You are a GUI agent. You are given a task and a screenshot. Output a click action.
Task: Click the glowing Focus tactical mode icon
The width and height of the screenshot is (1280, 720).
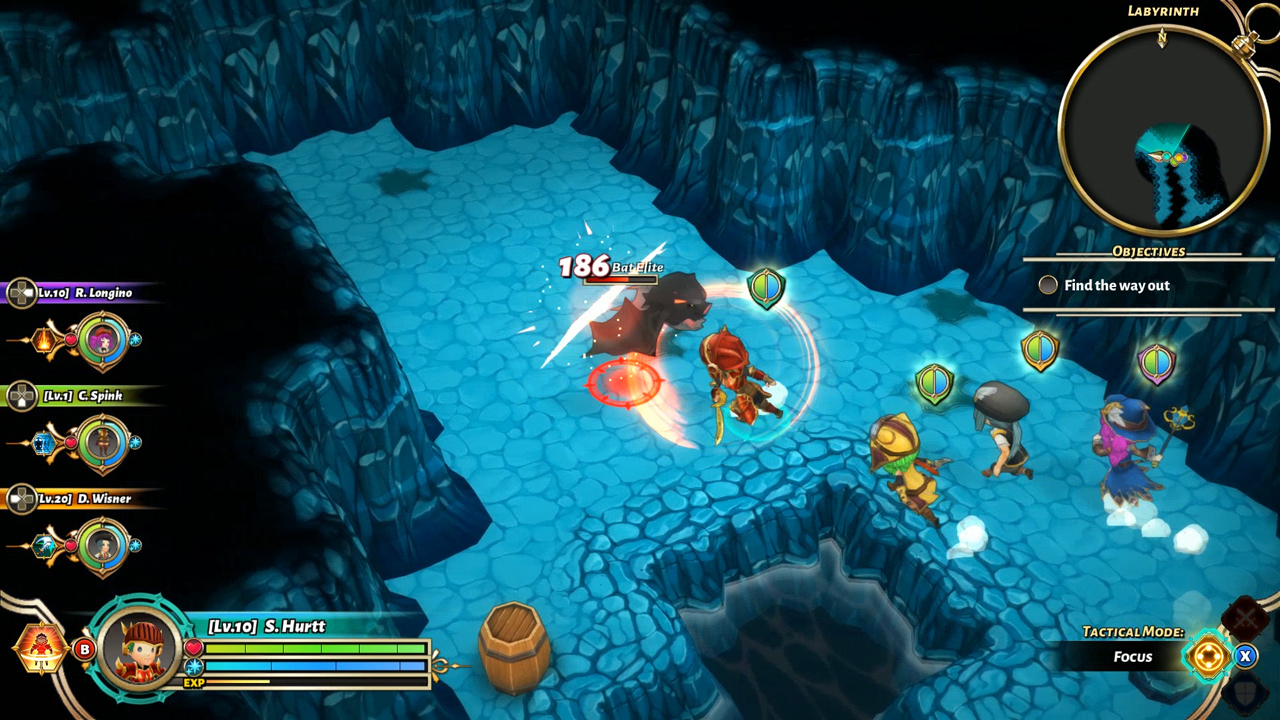click(1209, 655)
